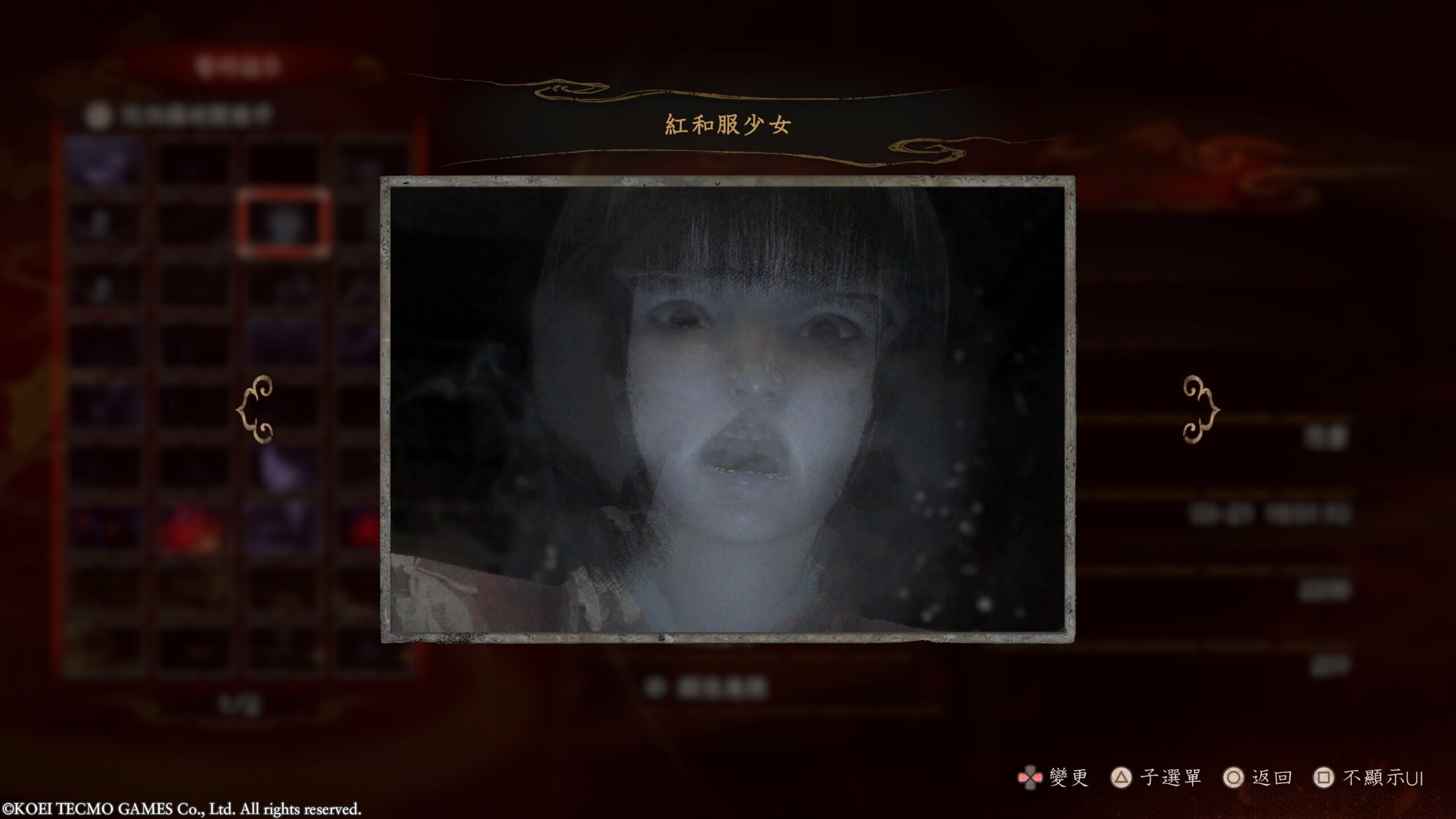Show the next photo with right arrow

pyautogui.click(x=1201, y=409)
